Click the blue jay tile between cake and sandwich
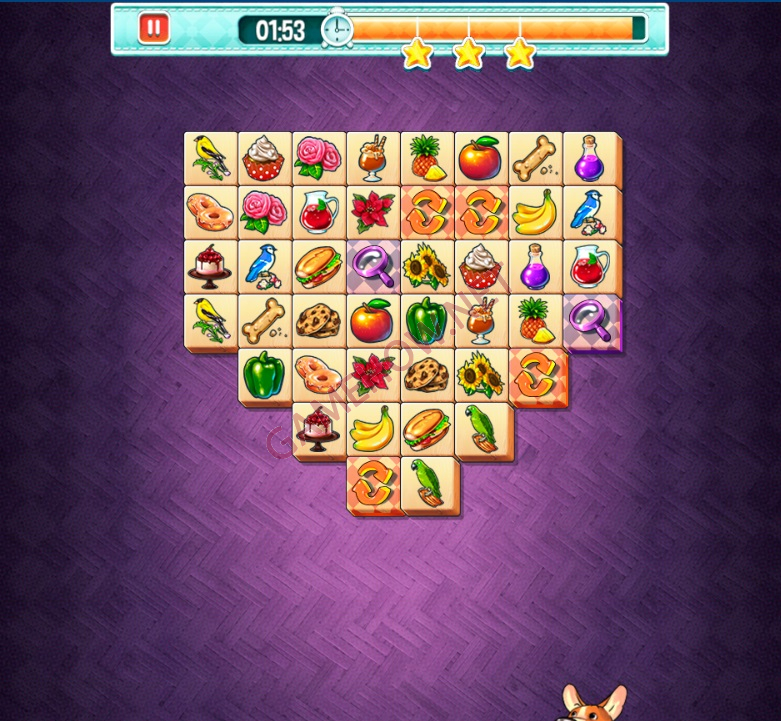The width and height of the screenshot is (781, 721). click(x=265, y=266)
